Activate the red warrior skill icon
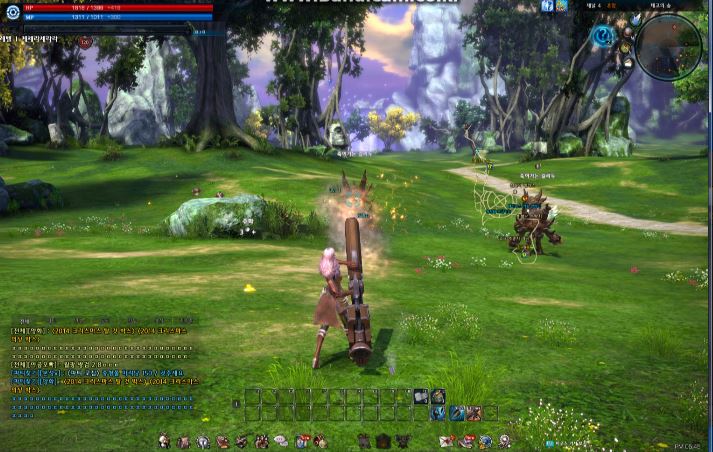 (x=473, y=413)
